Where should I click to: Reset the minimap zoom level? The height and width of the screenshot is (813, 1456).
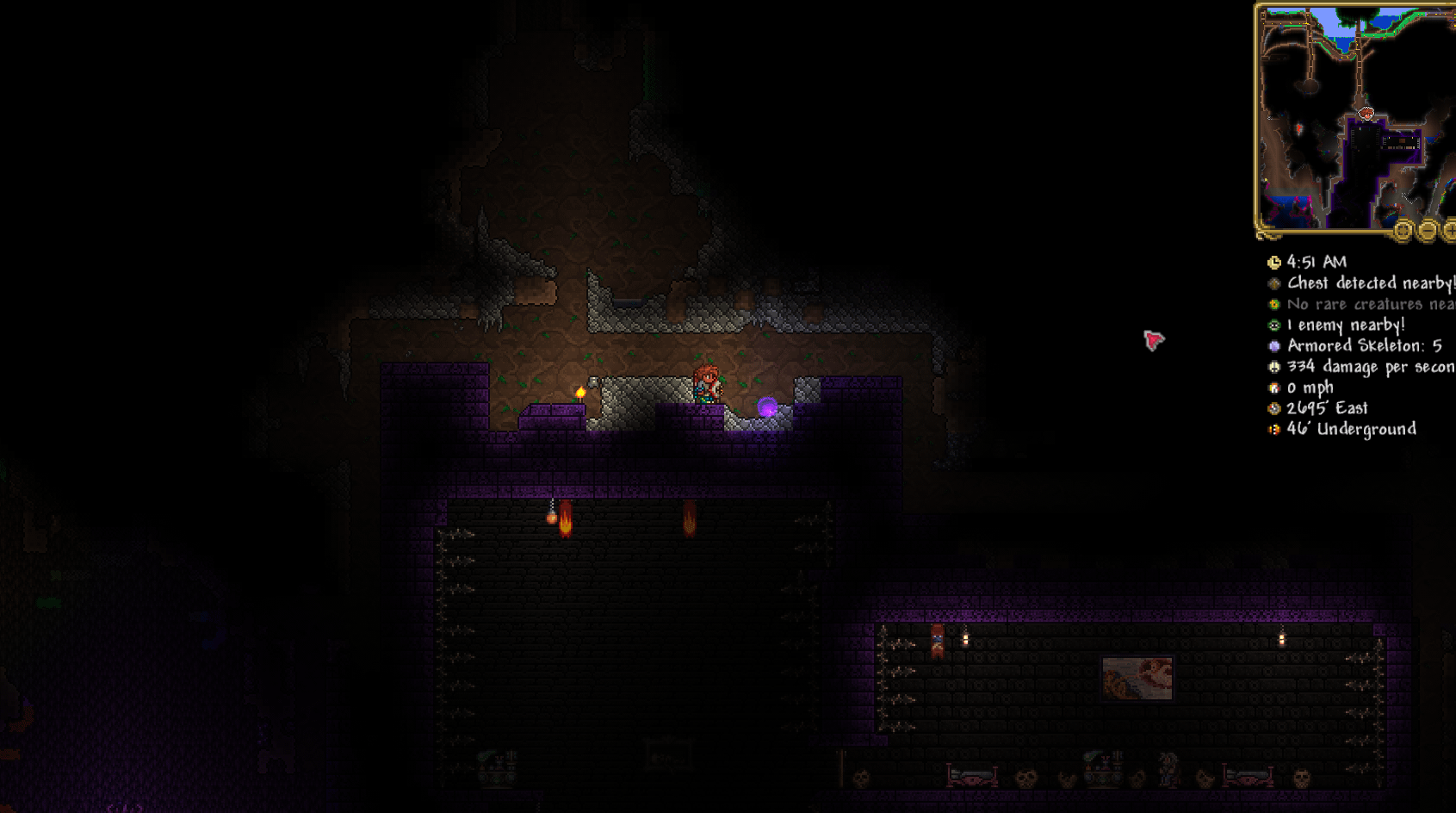click(x=1403, y=230)
